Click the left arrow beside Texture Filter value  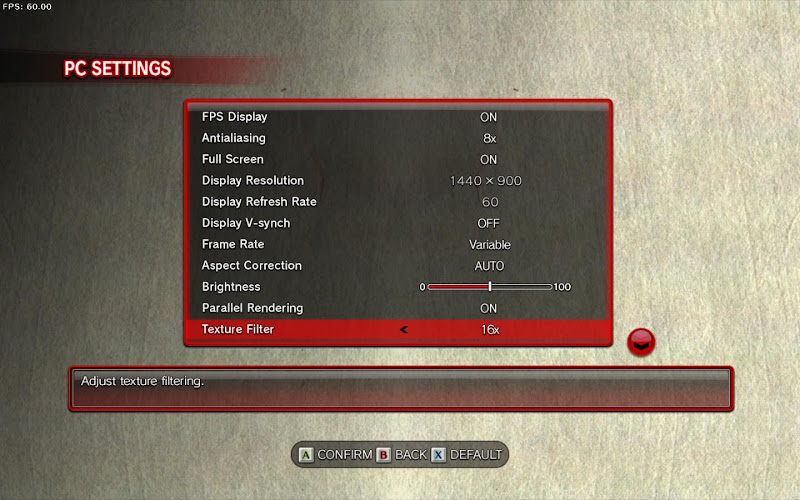(x=404, y=329)
